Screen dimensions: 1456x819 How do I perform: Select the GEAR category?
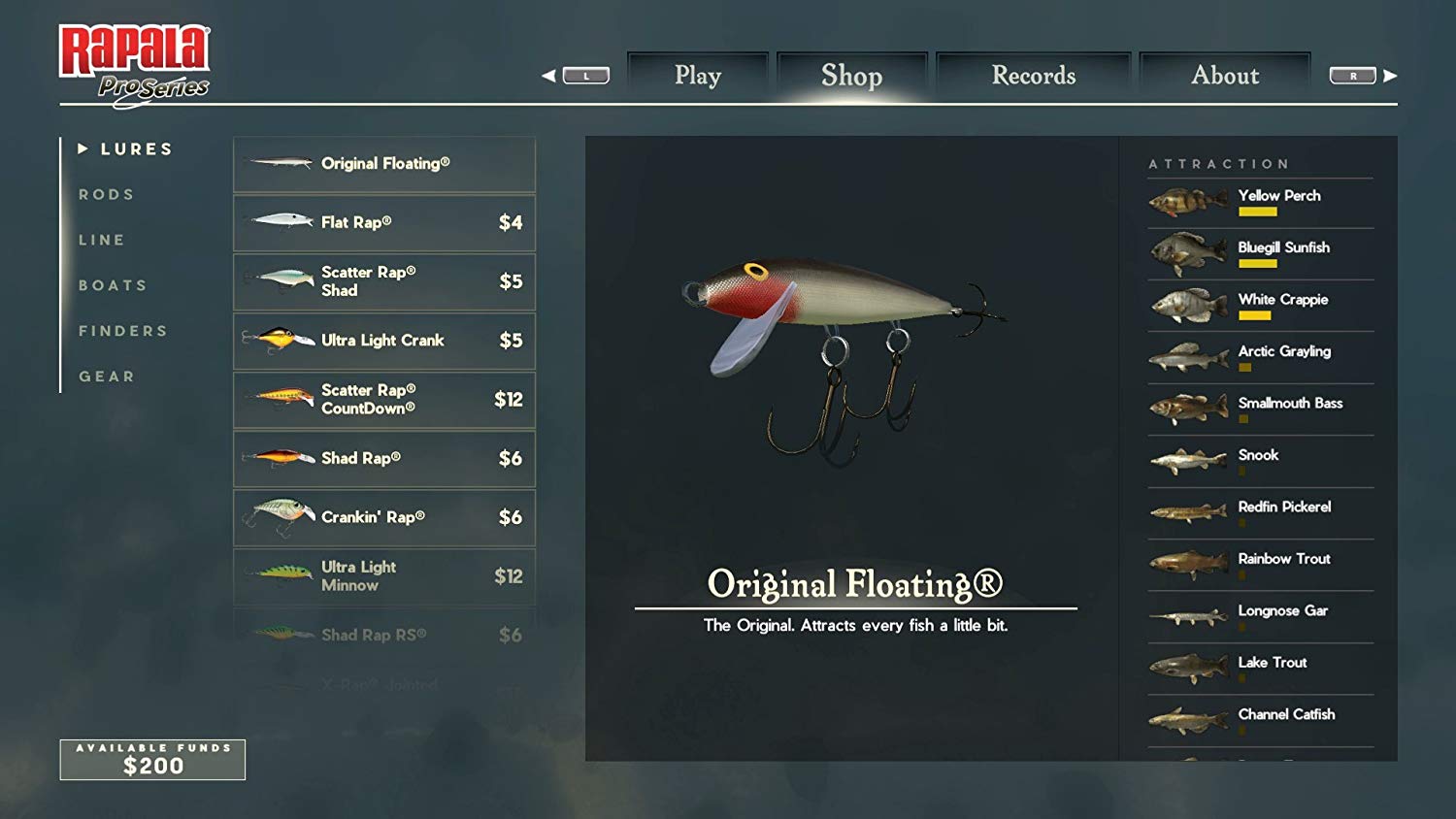tap(107, 376)
